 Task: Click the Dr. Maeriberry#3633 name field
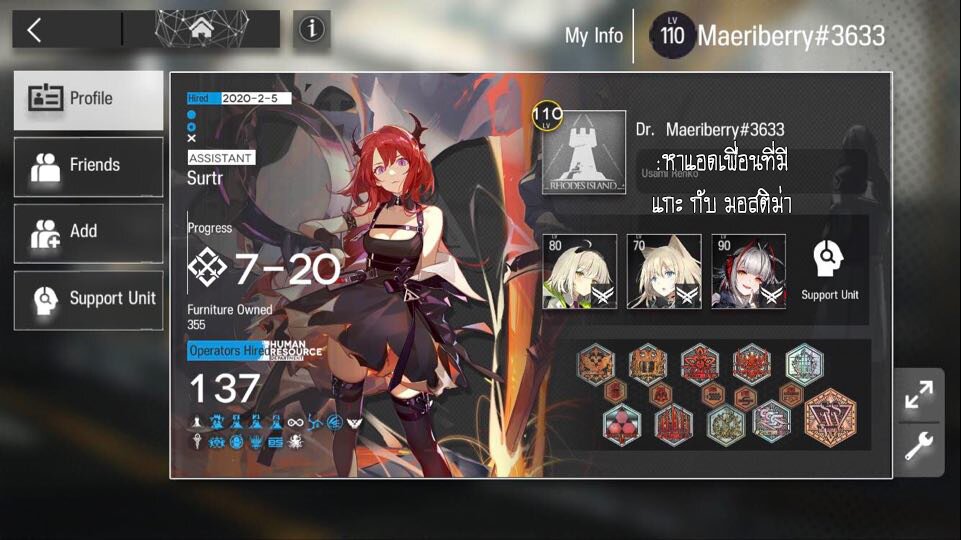tap(710, 130)
